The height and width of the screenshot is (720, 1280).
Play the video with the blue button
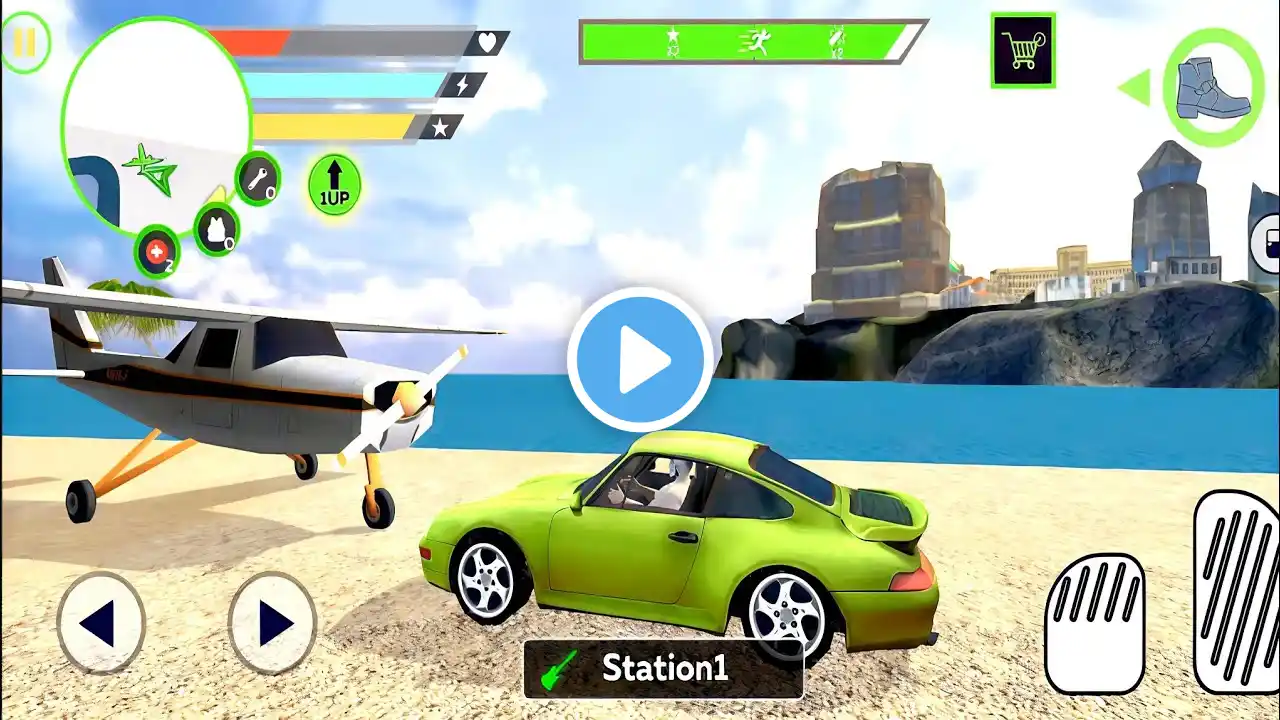(x=640, y=360)
